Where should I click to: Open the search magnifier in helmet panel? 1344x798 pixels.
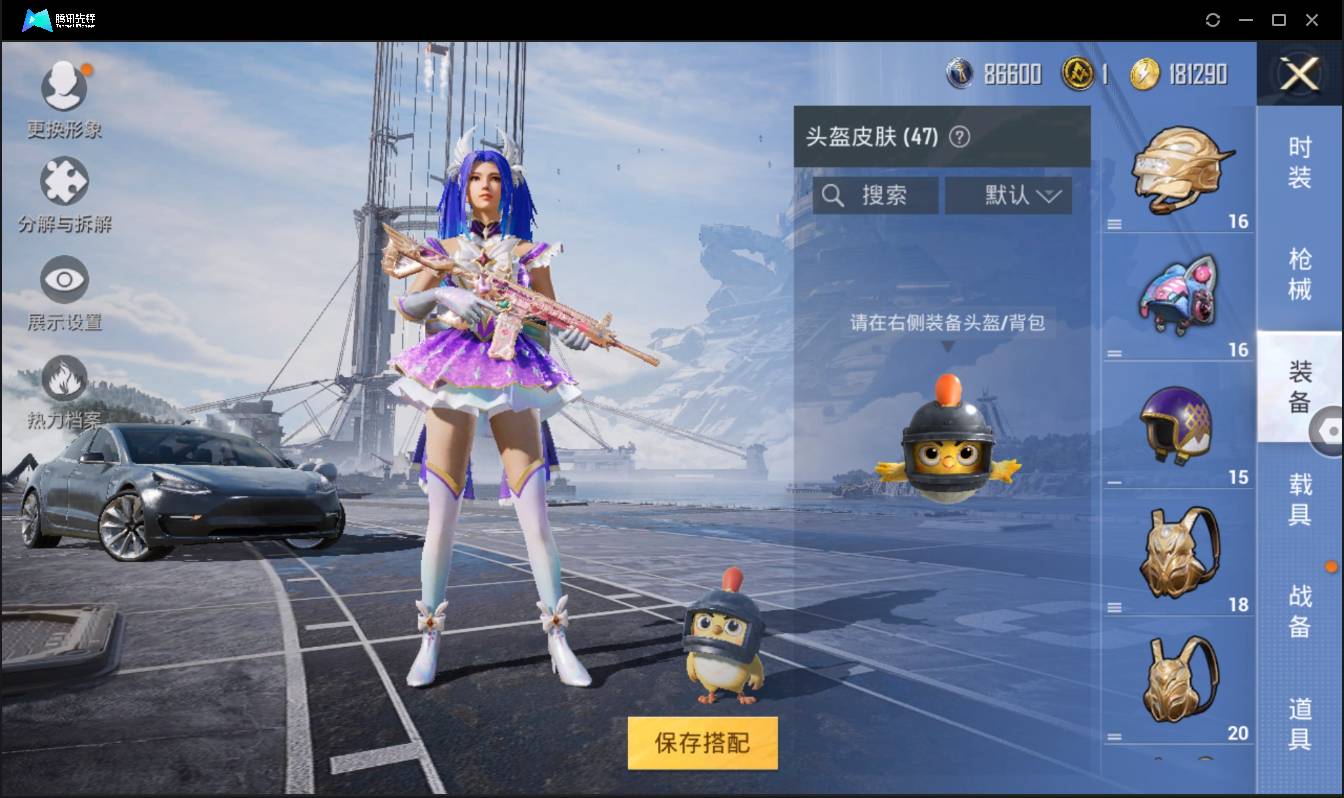(x=834, y=195)
